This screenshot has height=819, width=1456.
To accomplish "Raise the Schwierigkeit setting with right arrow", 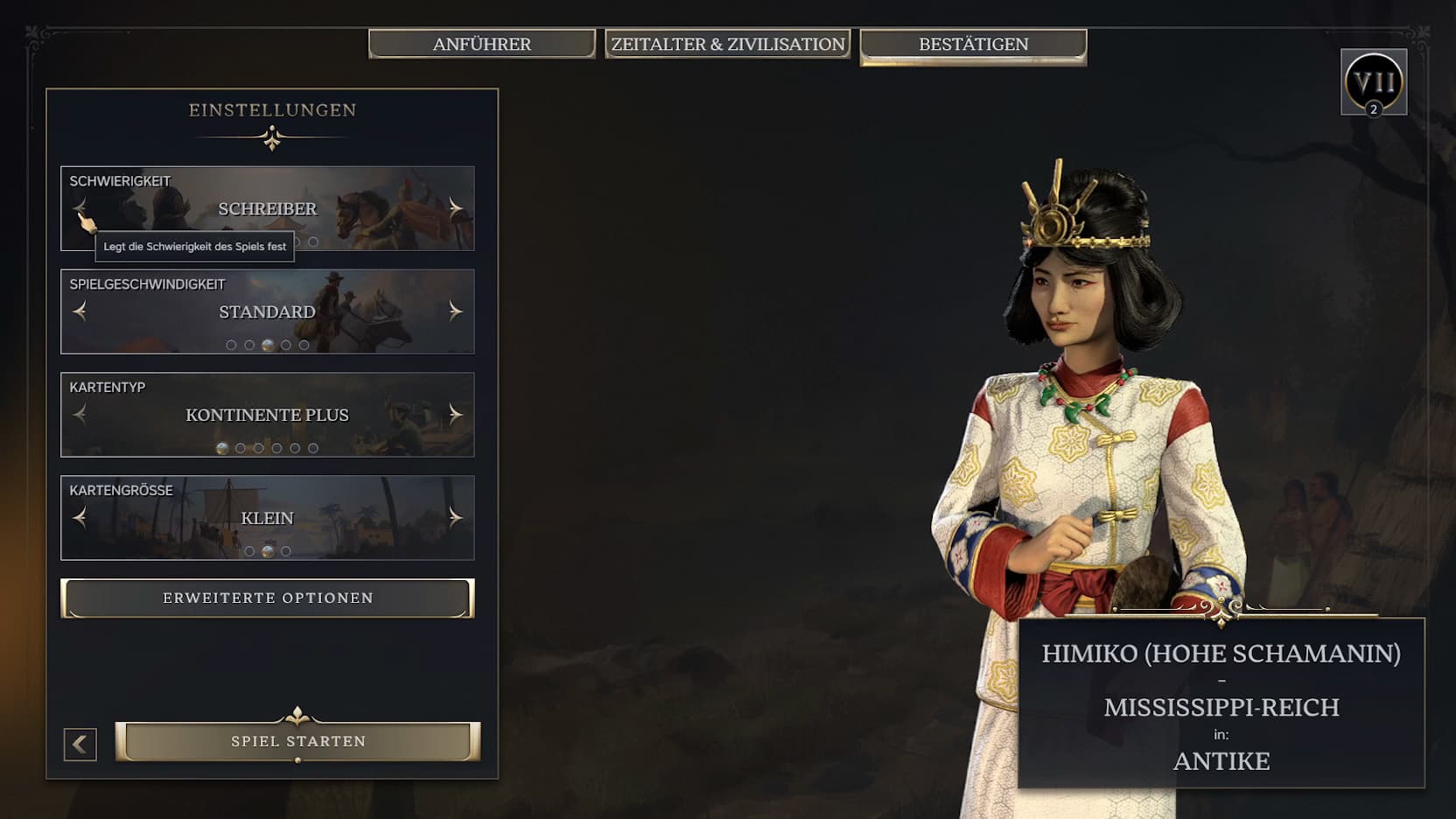I will tap(455, 207).
